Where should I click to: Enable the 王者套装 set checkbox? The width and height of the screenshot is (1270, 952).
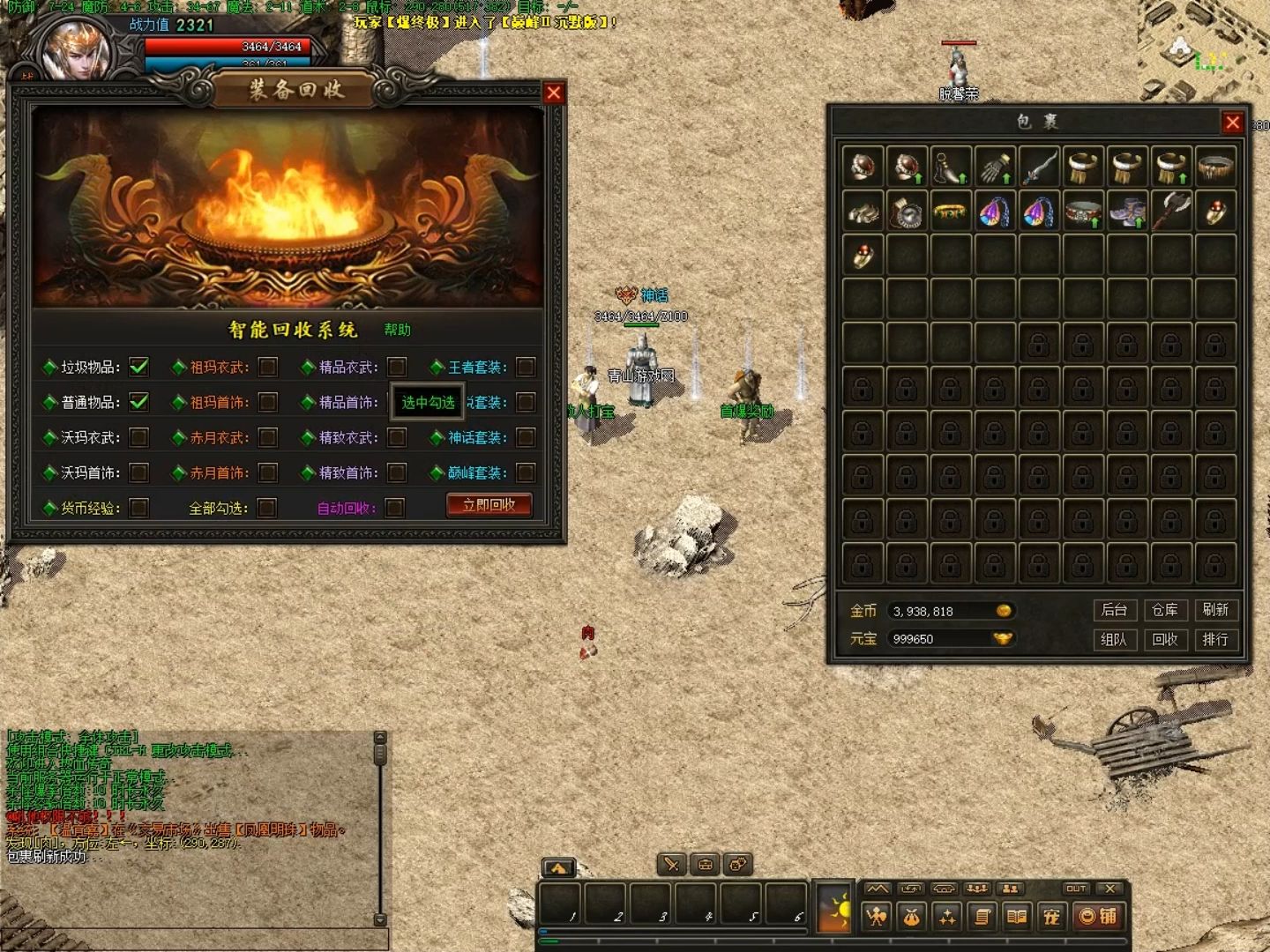pyautogui.click(x=526, y=367)
